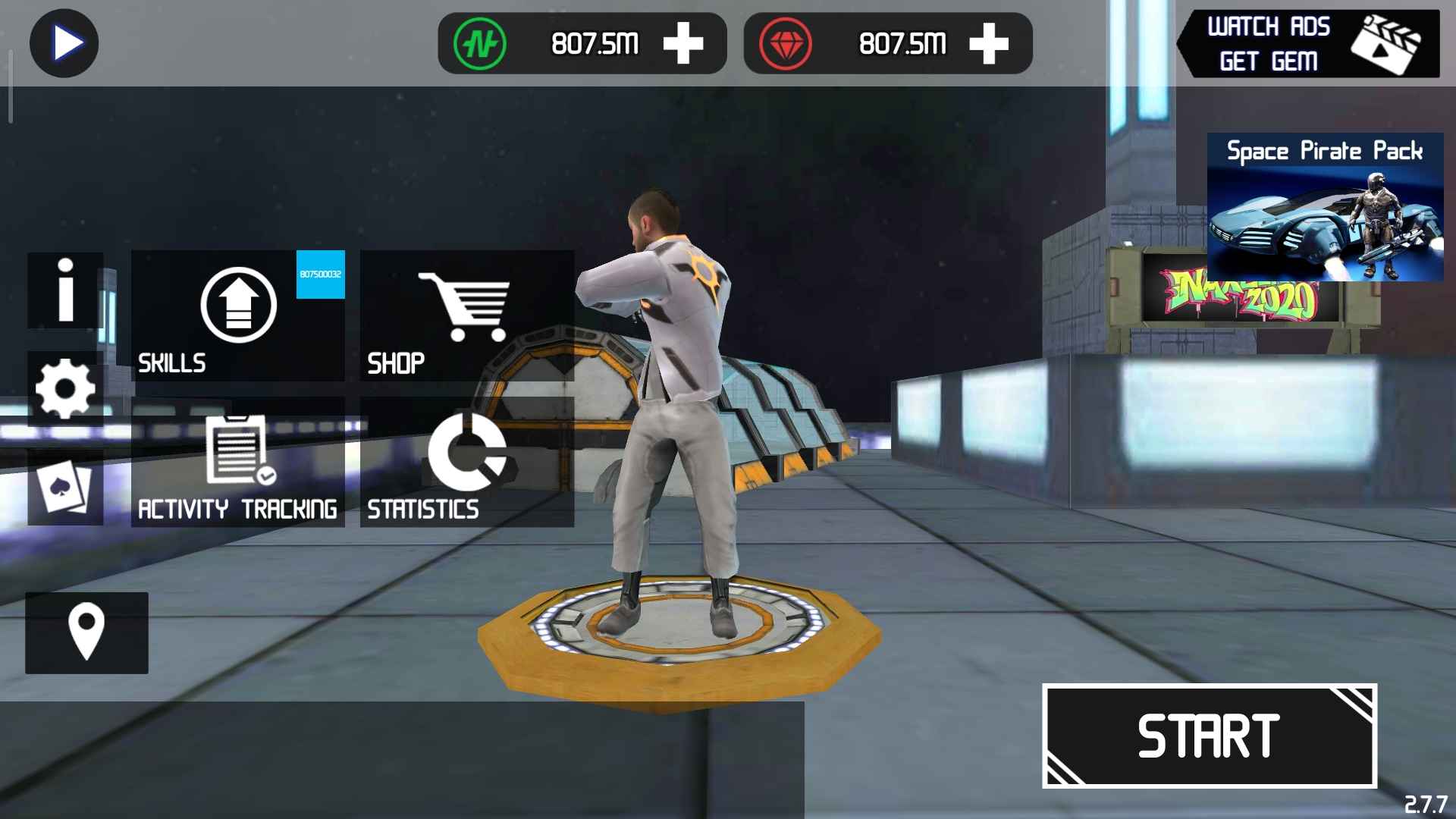Open the Shop menu
Viewport: 1456px width, 819px height.
466,315
